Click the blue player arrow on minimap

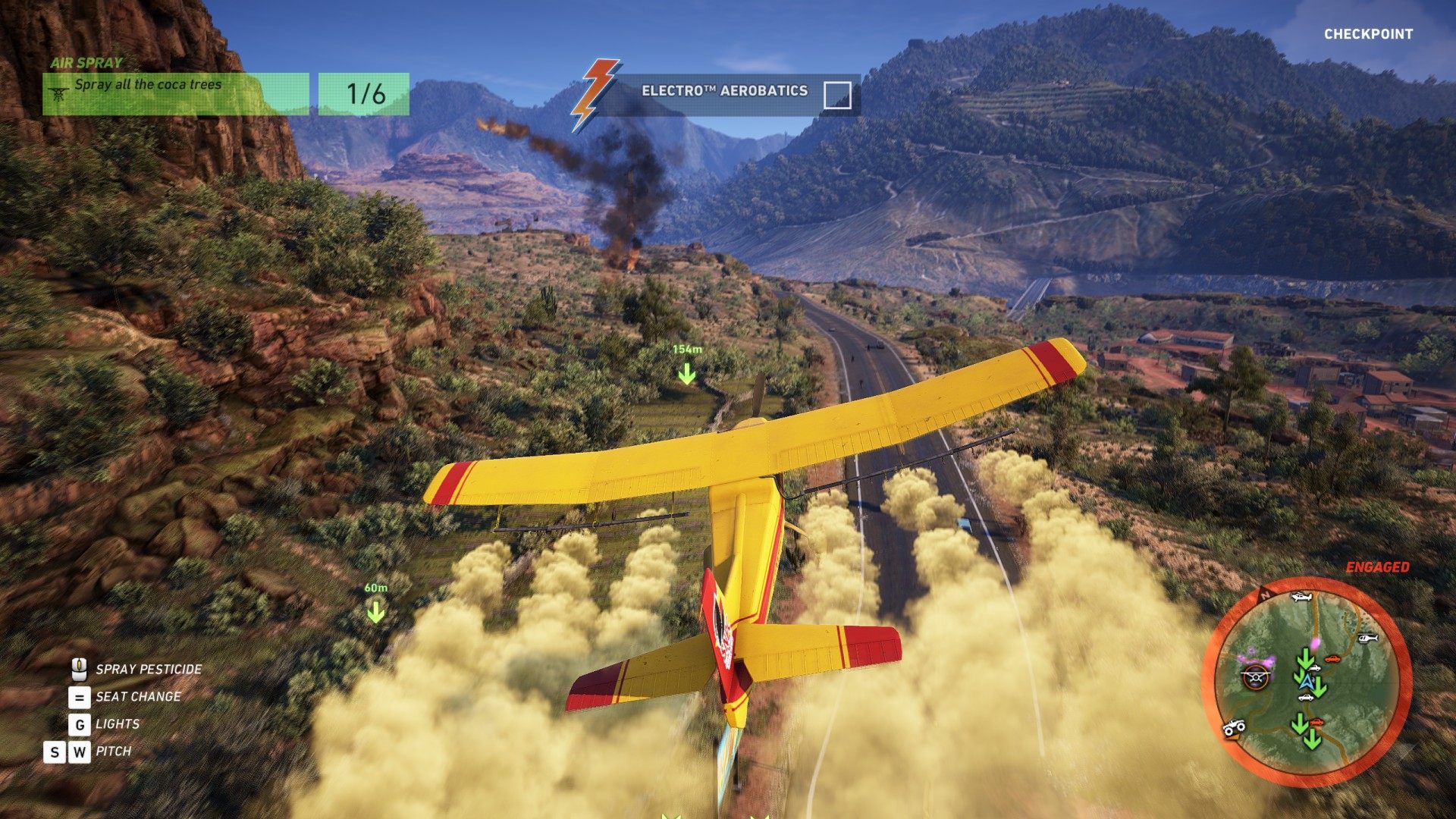(x=1306, y=682)
